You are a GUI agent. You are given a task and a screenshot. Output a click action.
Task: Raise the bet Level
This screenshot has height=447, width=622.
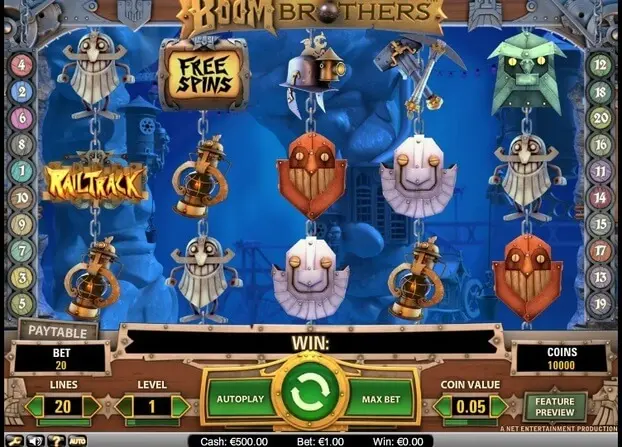181,407
